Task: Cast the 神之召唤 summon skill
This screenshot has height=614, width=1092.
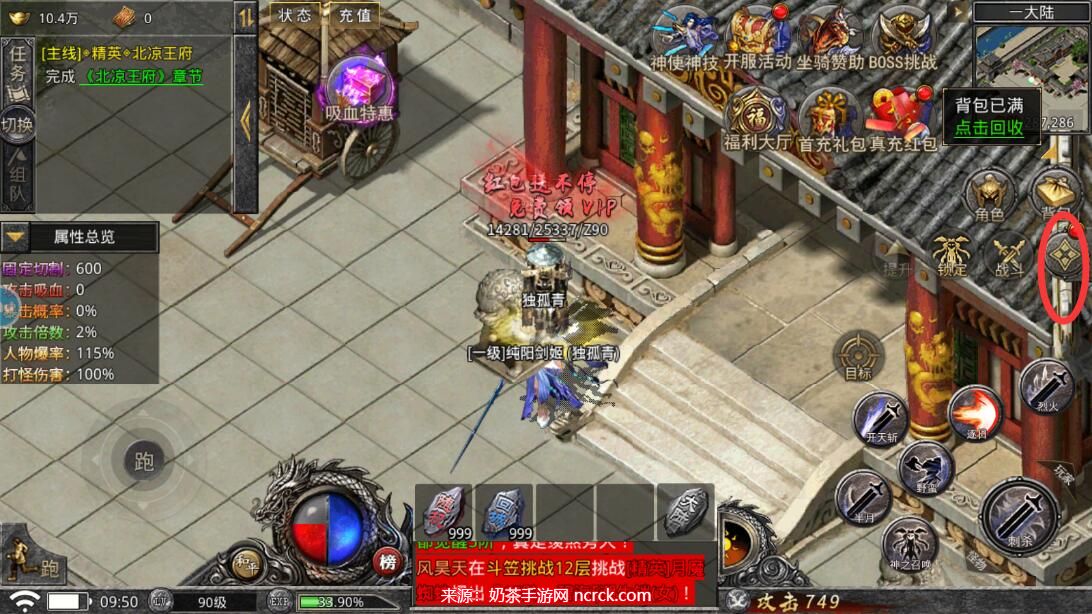Action: click(x=909, y=545)
